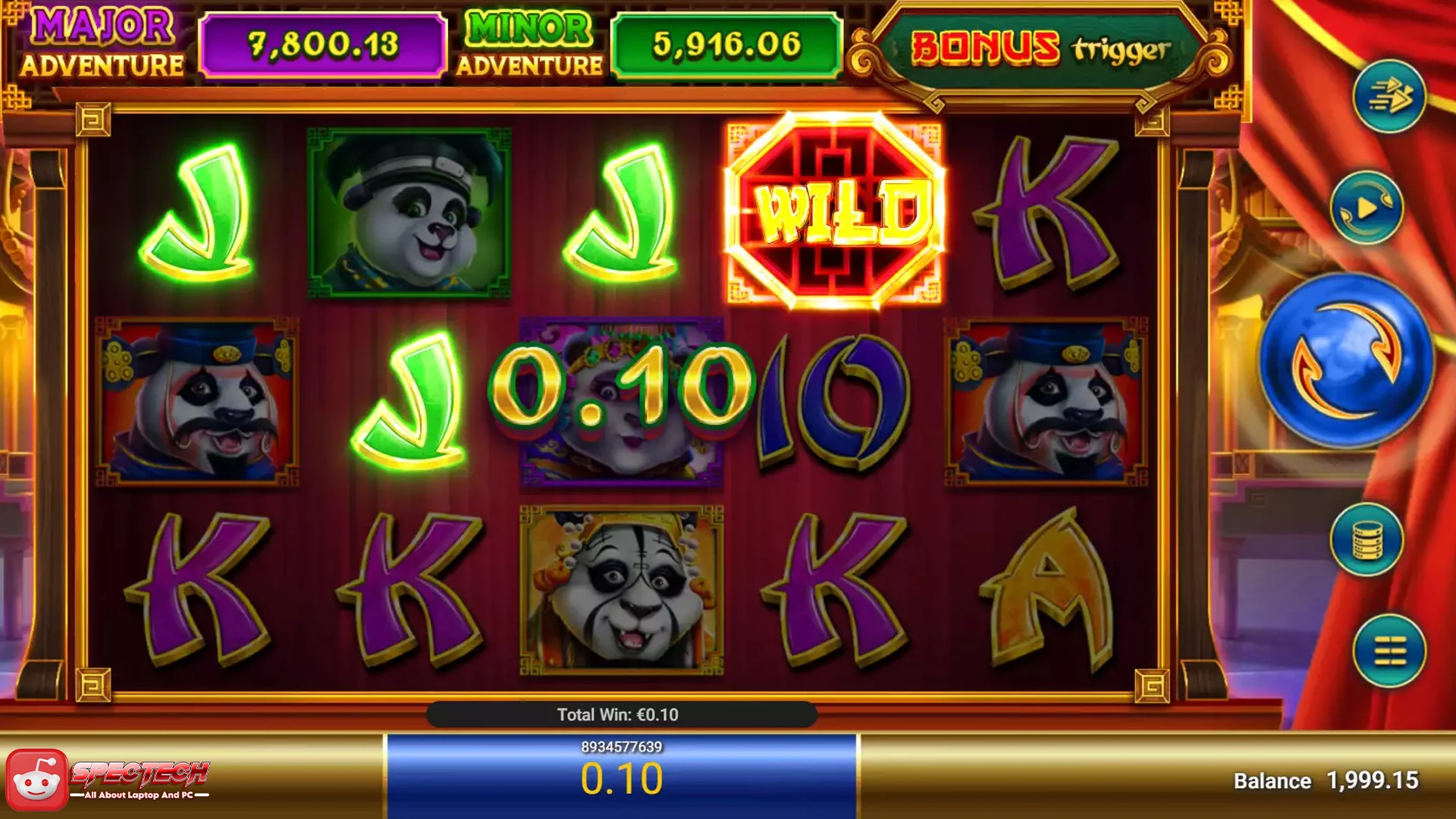The image size is (1456, 819).
Task: Click the Minor Adventure label
Action: (529, 42)
